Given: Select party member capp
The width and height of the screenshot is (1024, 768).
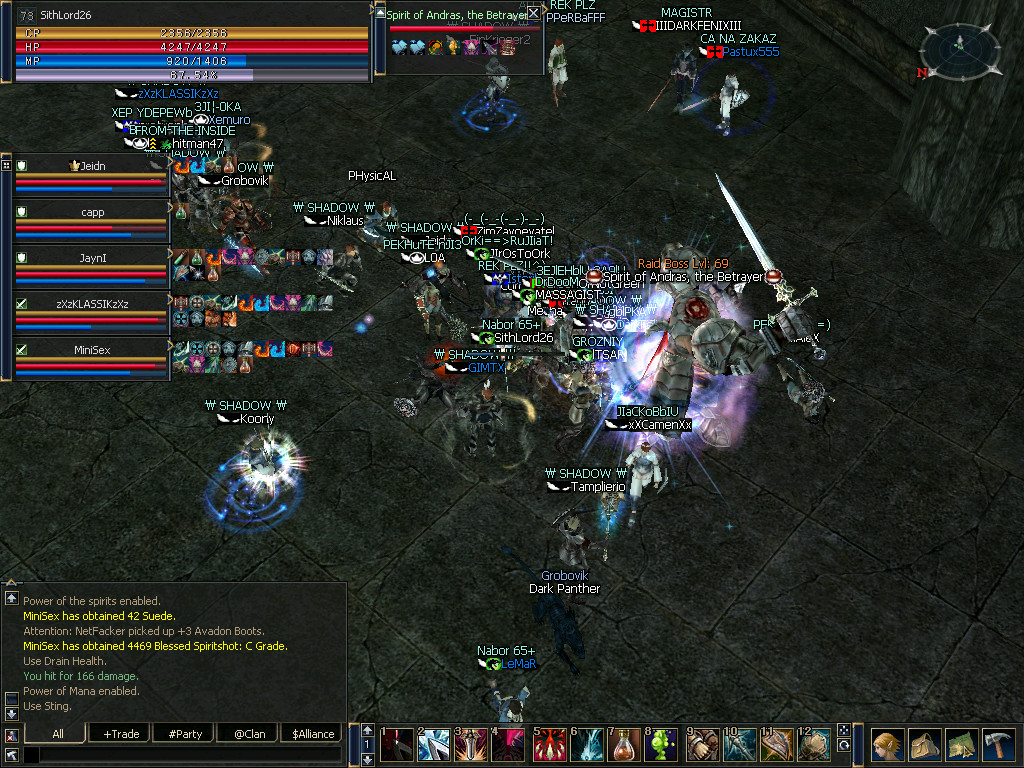Looking at the screenshot, I should tap(92, 212).
